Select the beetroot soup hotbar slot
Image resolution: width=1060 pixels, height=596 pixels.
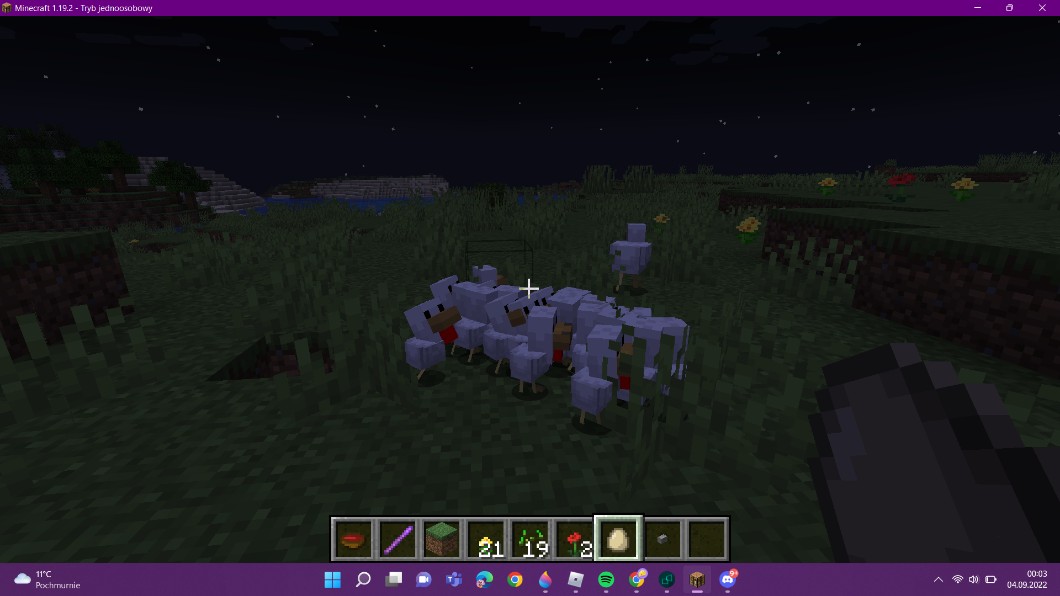point(353,539)
